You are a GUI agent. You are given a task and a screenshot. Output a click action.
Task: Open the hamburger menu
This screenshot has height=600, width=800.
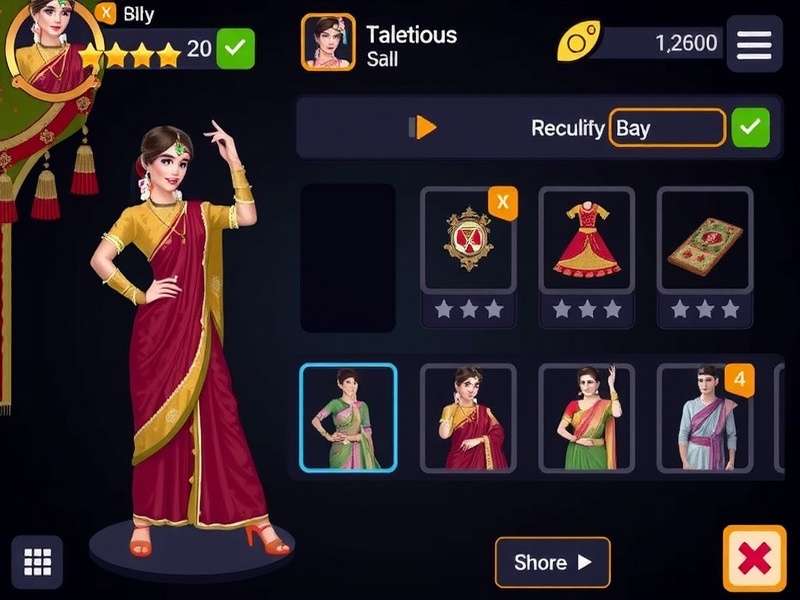754,44
